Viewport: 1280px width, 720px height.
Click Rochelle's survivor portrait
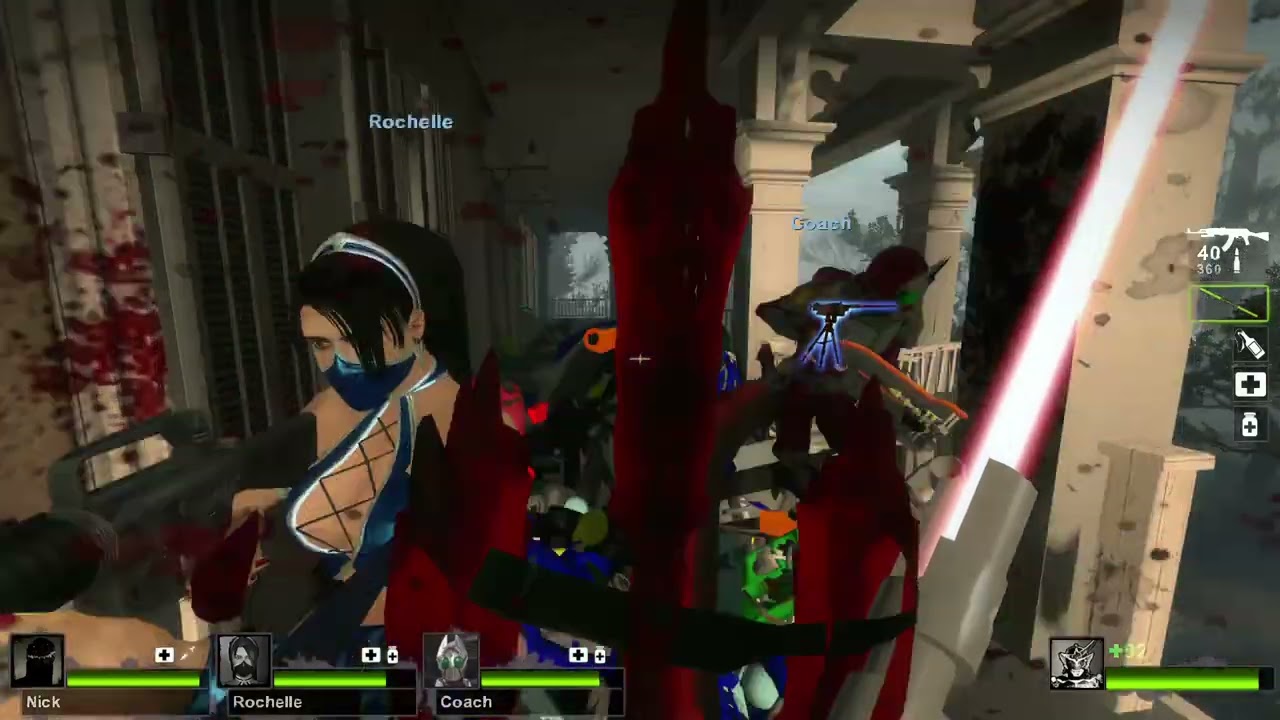coord(246,658)
